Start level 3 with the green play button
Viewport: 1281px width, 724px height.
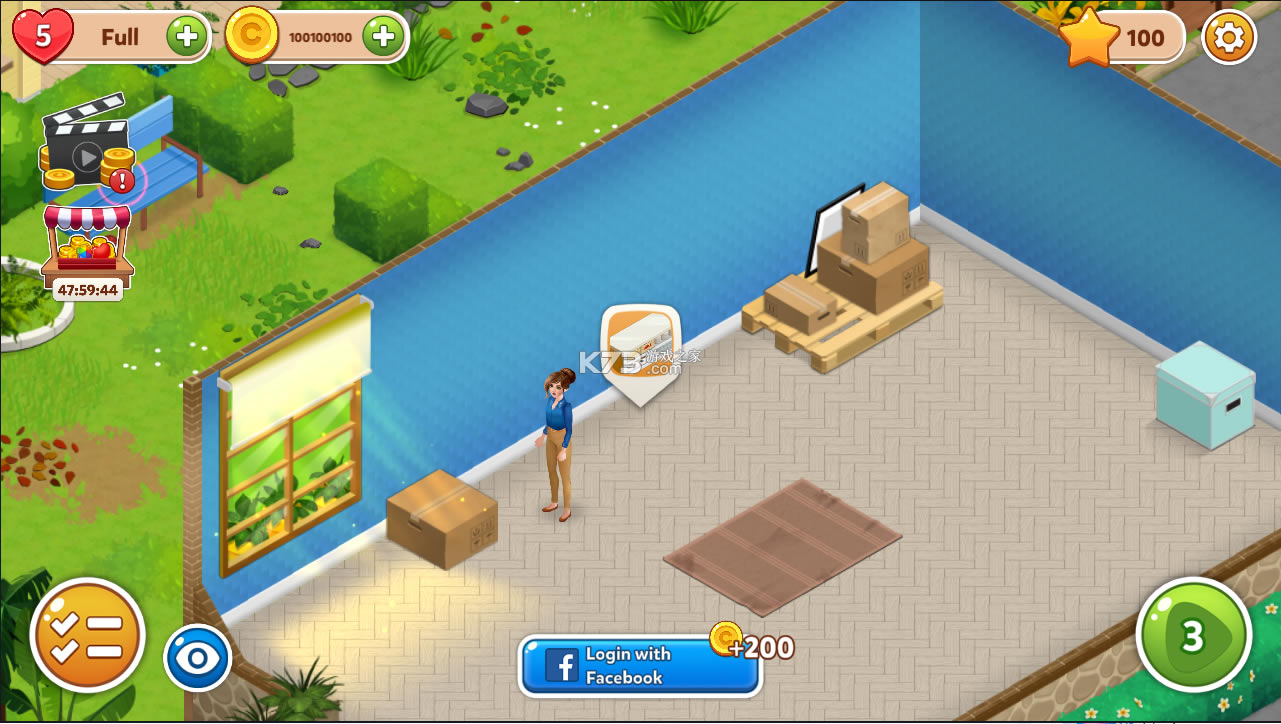[1193, 635]
